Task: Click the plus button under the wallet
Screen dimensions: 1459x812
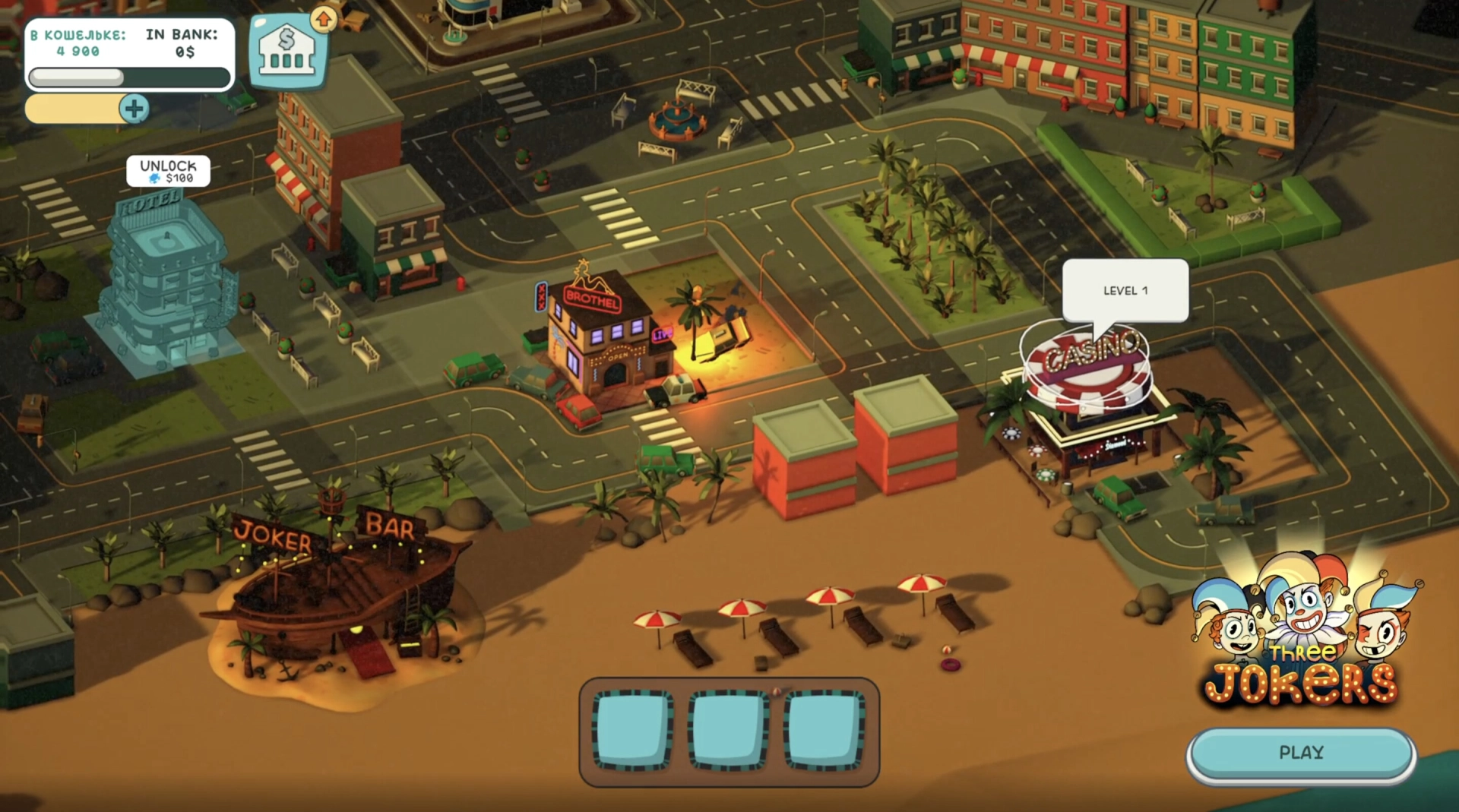Action: tap(134, 109)
